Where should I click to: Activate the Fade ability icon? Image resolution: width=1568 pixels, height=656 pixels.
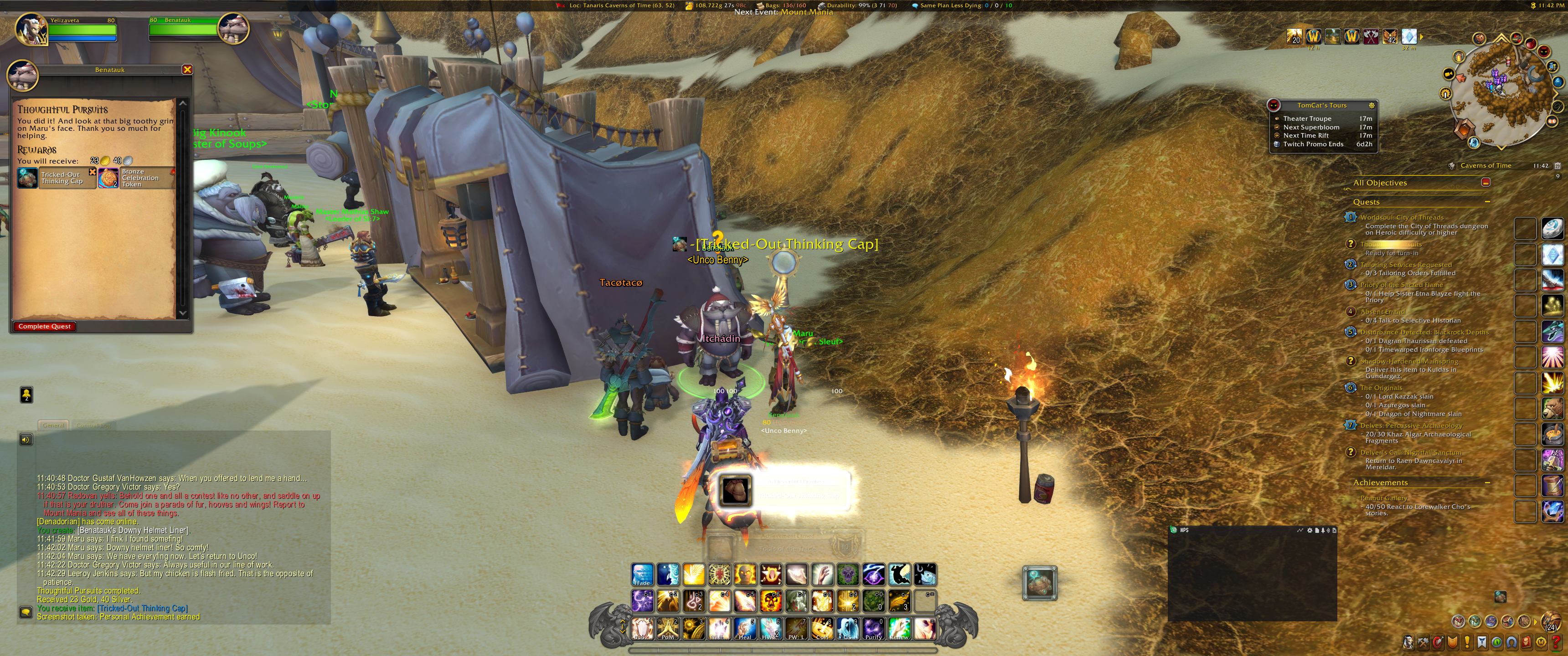(642, 574)
